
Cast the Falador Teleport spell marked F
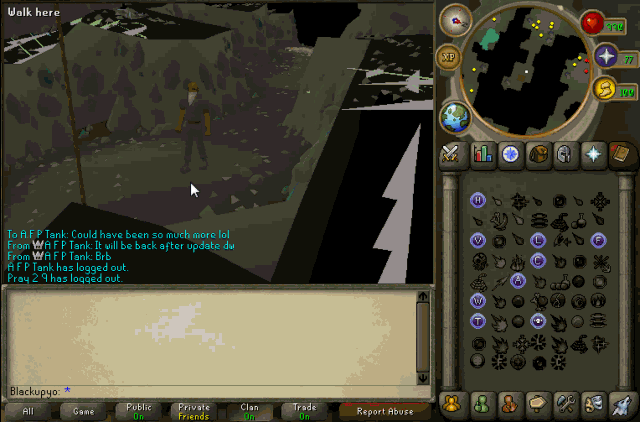pos(598,240)
